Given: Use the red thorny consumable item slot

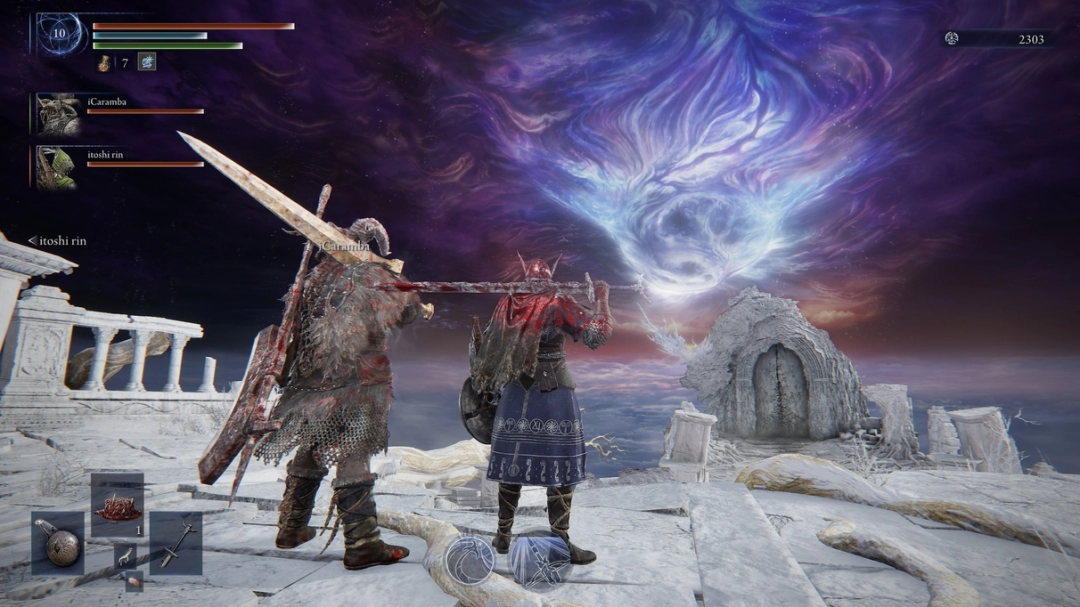Looking at the screenshot, I should click(x=117, y=509).
